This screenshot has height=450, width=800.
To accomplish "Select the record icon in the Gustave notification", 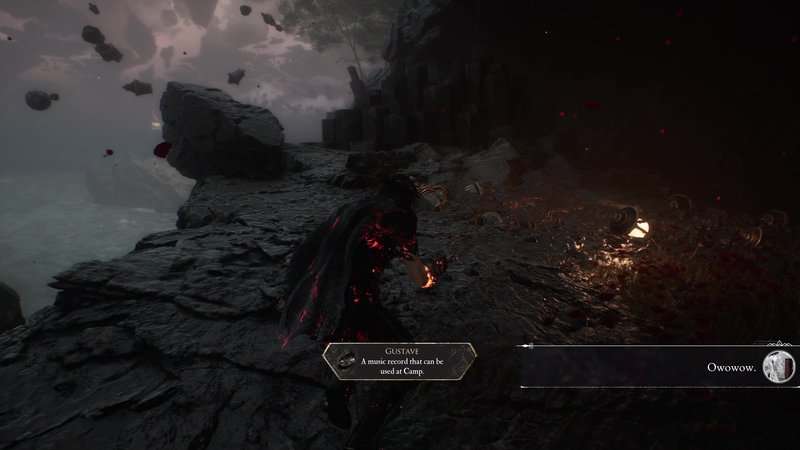I will 346,361.
